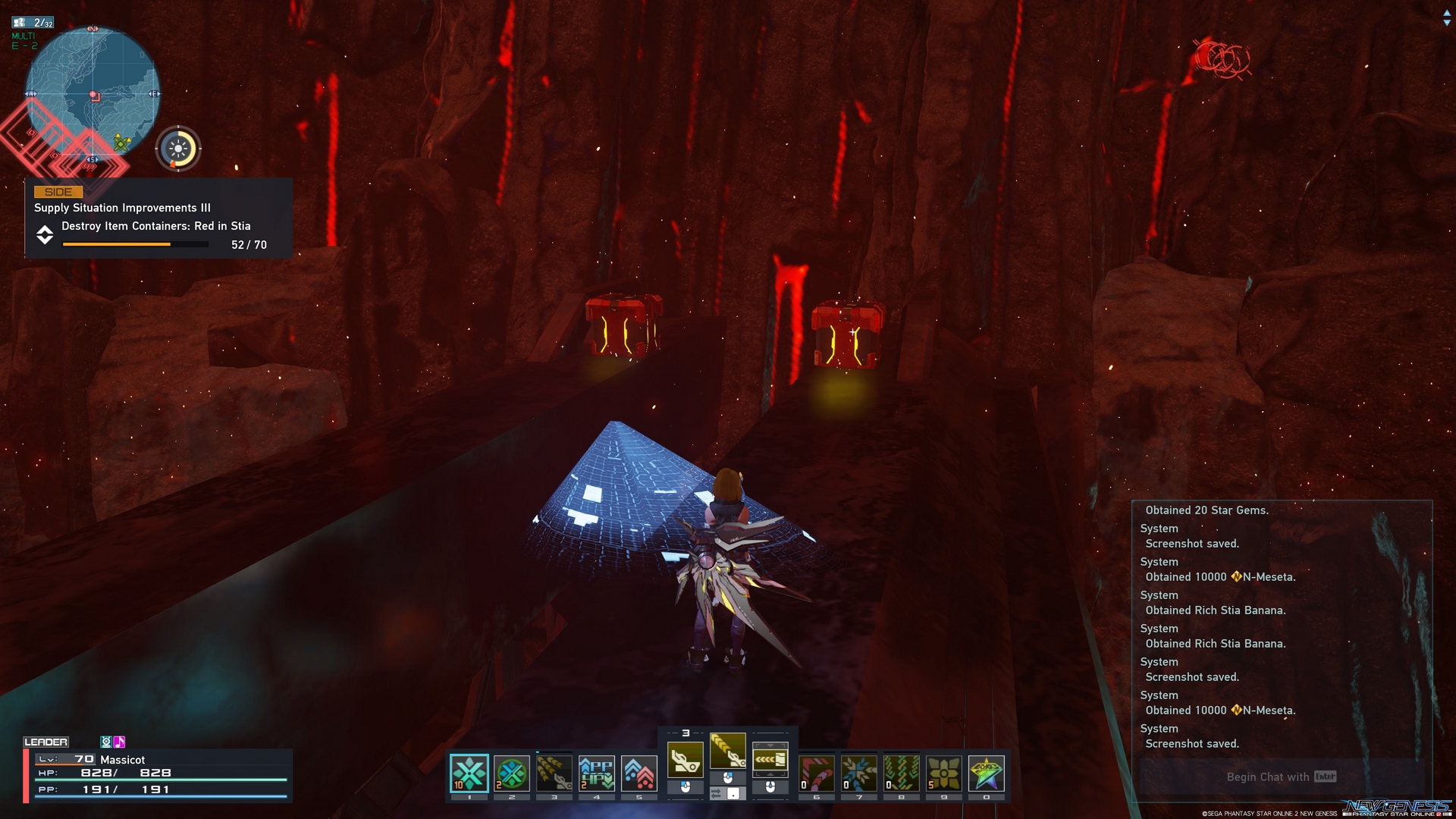The width and height of the screenshot is (1456, 819).
Task: Collapse the Destroy Item Containers objective diamond
Action: 45,235
